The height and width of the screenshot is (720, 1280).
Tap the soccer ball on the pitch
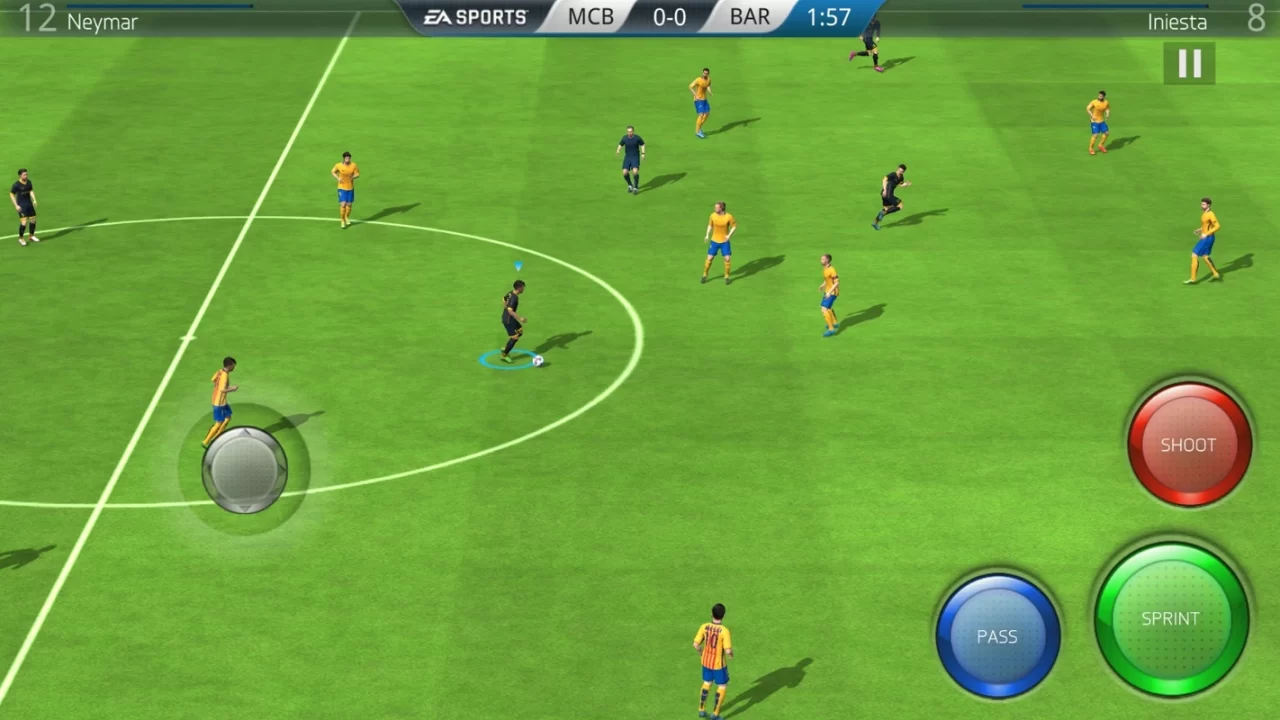[537, 360]
